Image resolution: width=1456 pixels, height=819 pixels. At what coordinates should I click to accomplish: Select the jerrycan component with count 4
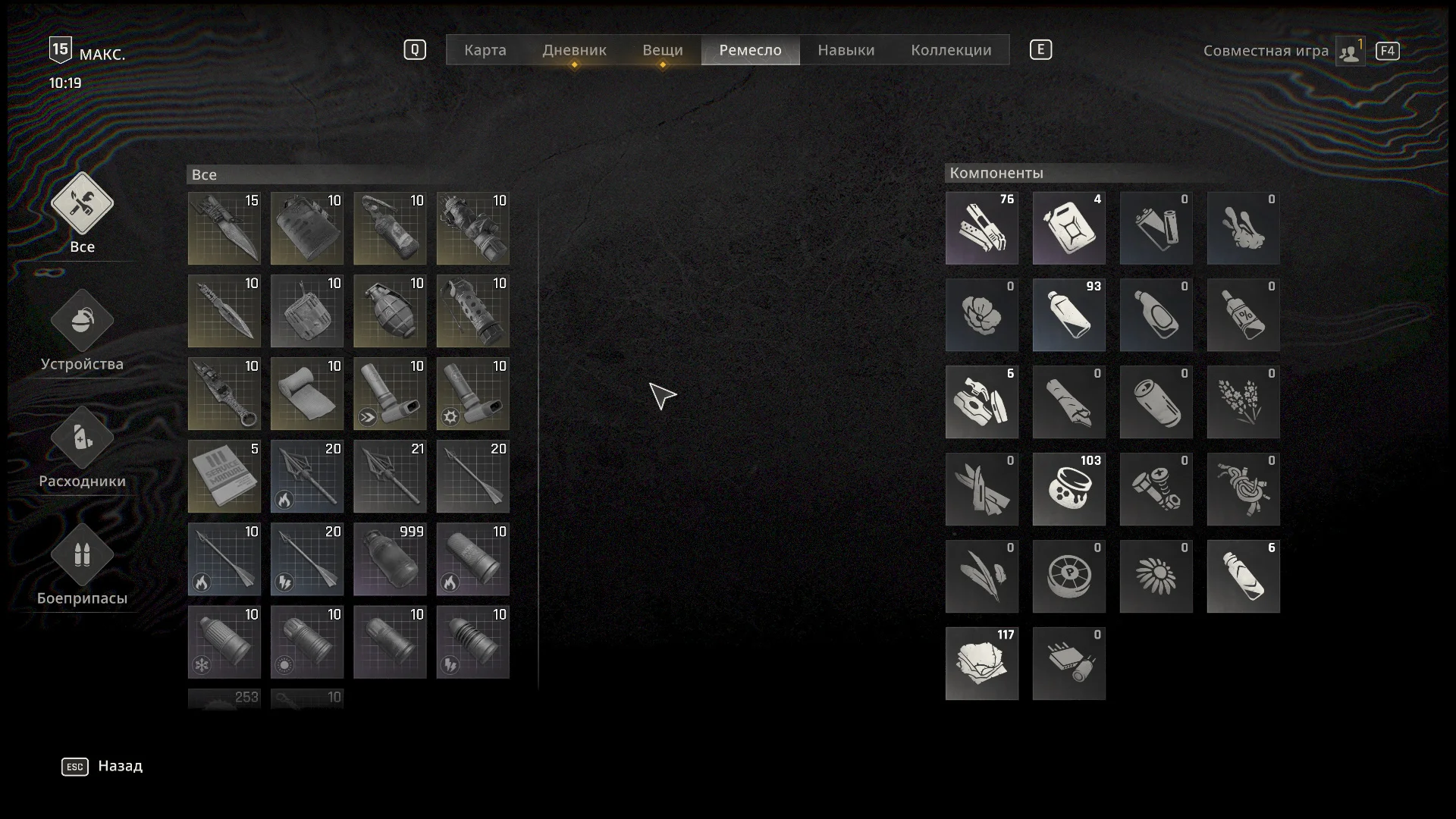(1068, 227)
